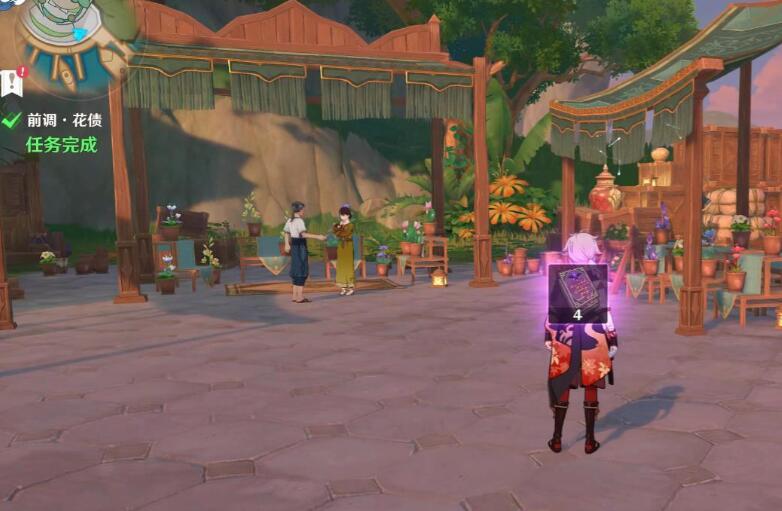Select the 前调·花债 quest tracker entry
The image size is (782, 511).
point(64,120)
